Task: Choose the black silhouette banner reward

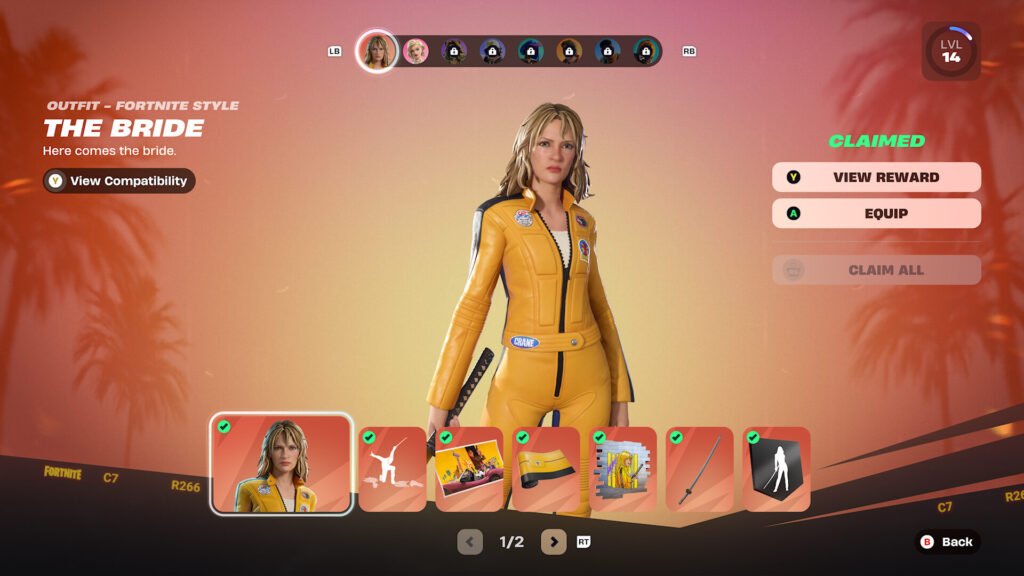Action: click(x=777, y=469)
